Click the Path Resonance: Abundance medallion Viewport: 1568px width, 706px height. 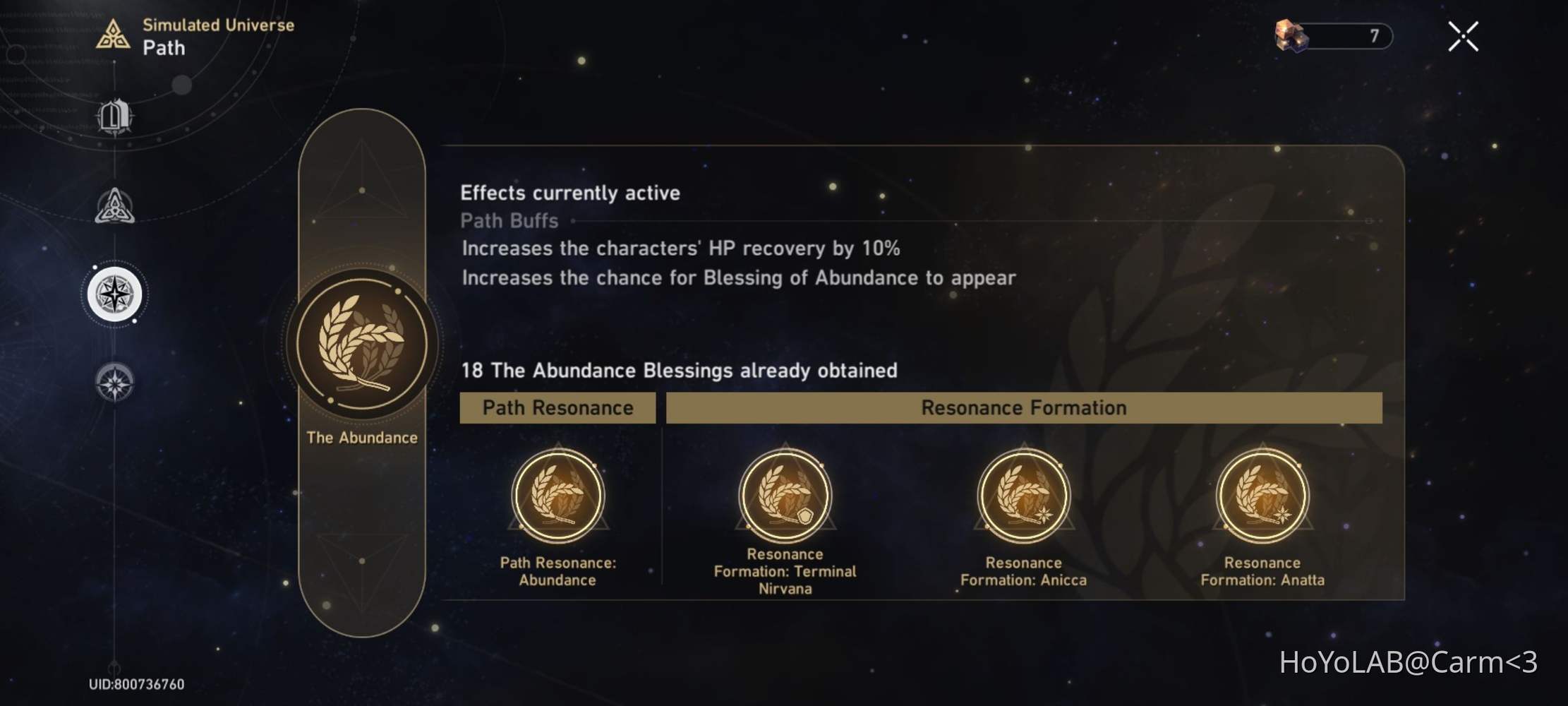tap(558, 496)
